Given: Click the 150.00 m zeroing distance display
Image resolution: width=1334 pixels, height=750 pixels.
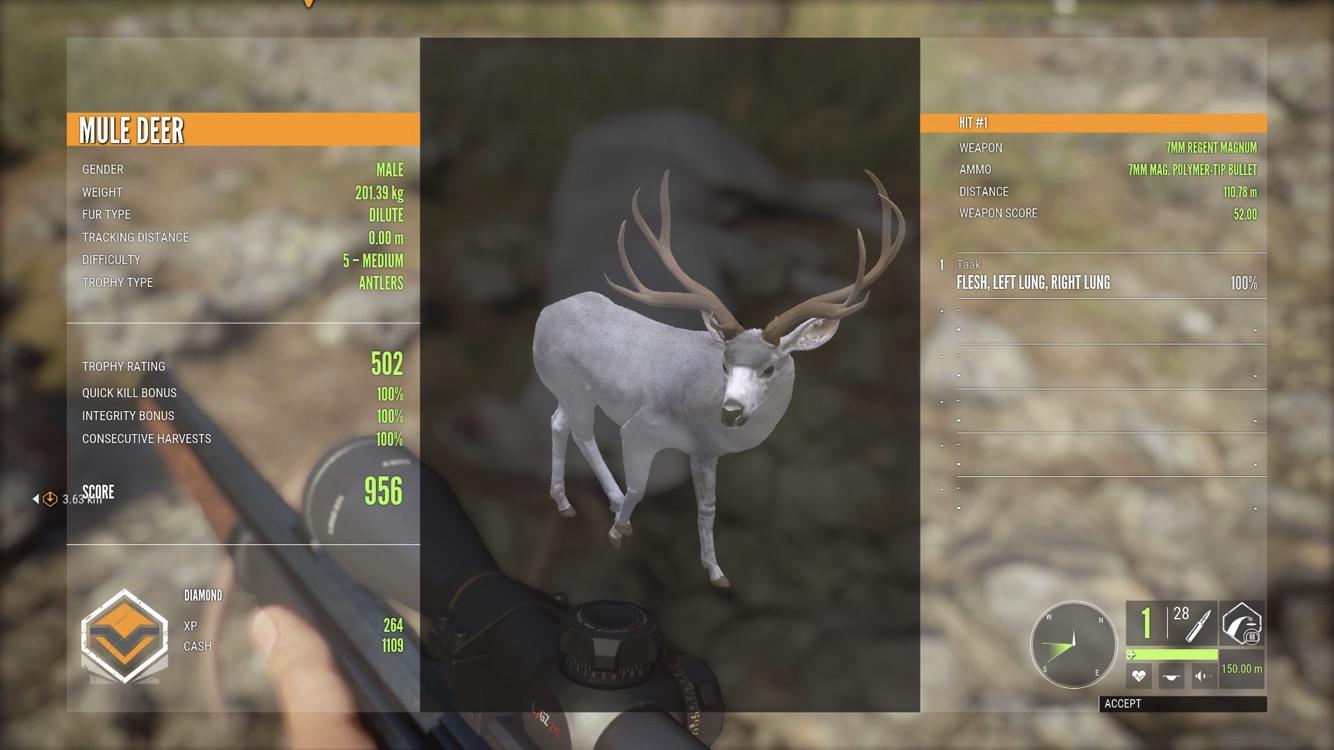Looking at the screenshot, I should click(1242, 668).
